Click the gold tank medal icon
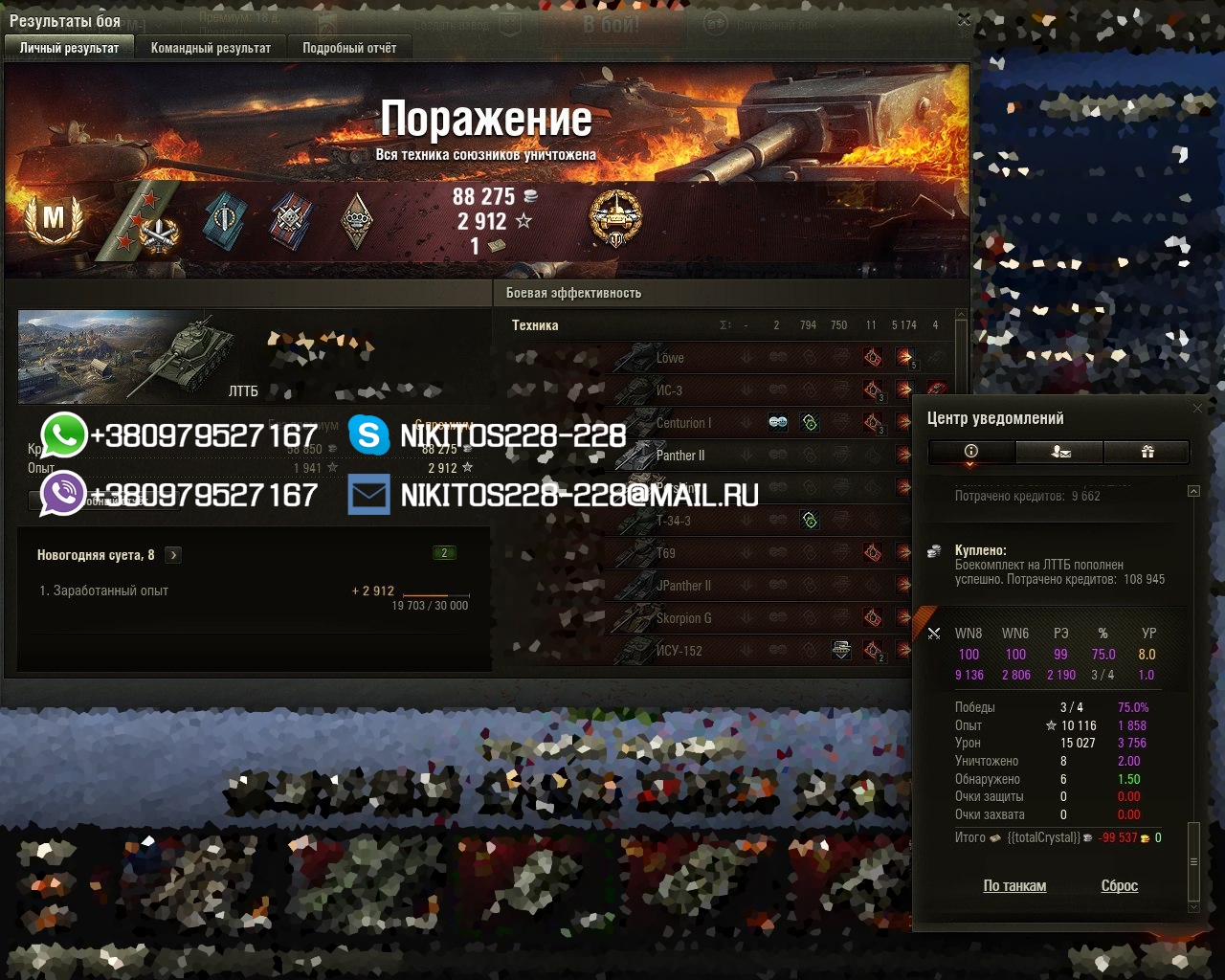The height and width of the screenshot is (980, 1225). [615, 218]
